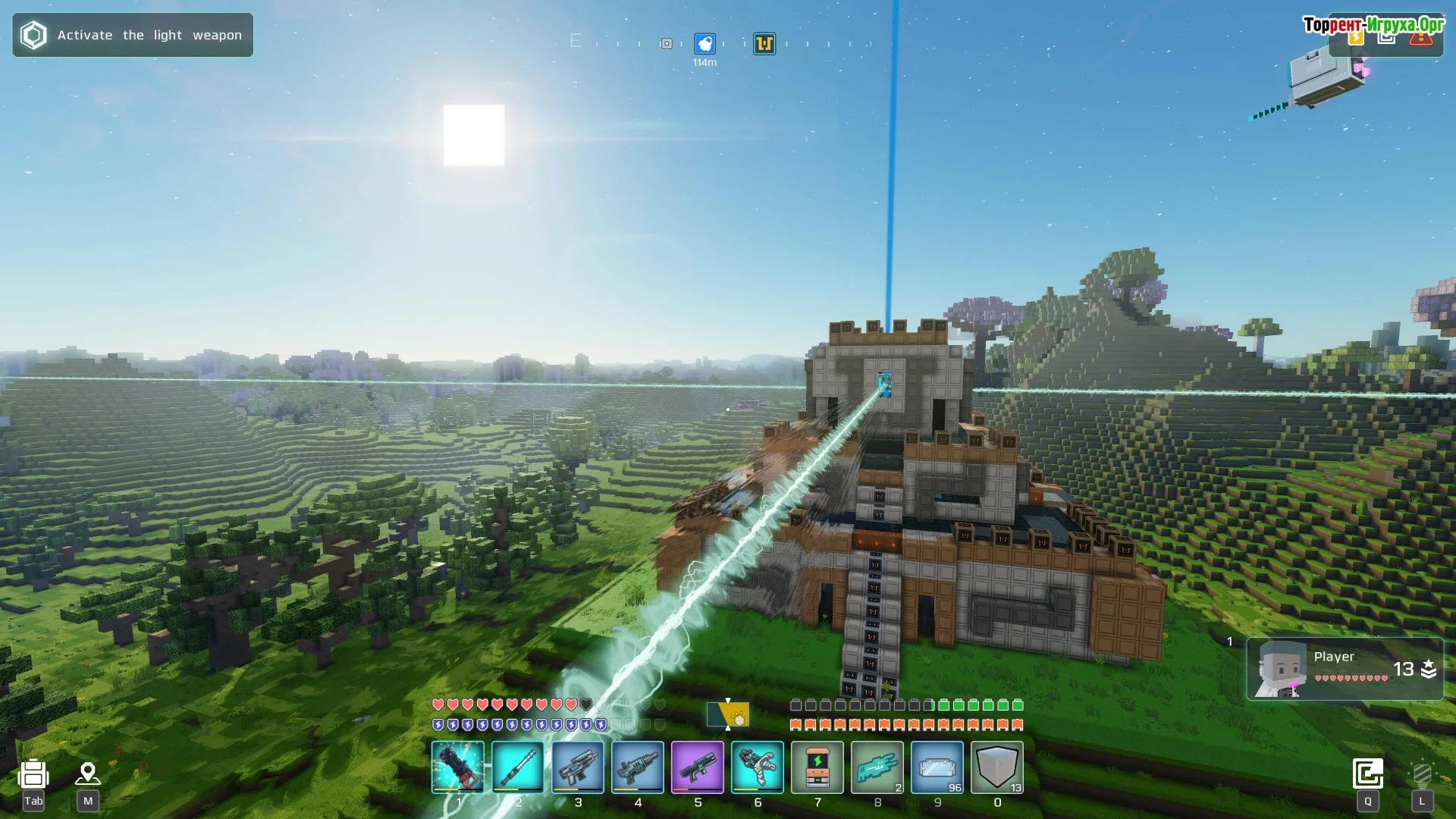The width and height of the screenshot is (1456, 819).
Task: Click the blue waypoint marker on compass
Action: coord(704,44)
